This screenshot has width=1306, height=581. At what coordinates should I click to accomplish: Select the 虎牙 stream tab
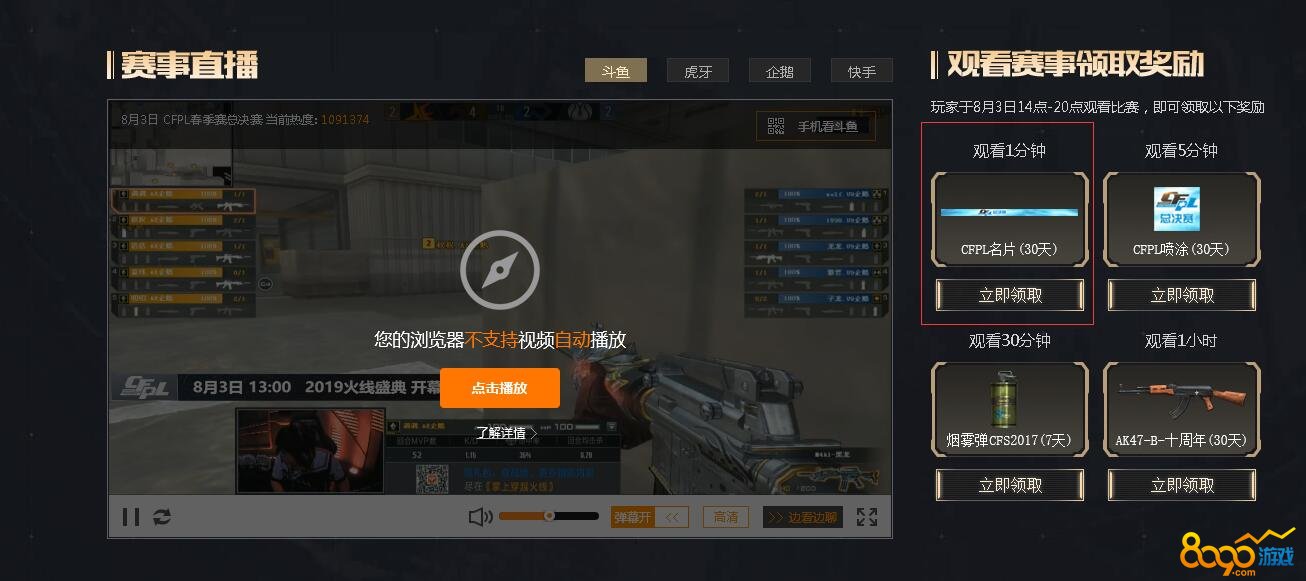coord(697,71)
